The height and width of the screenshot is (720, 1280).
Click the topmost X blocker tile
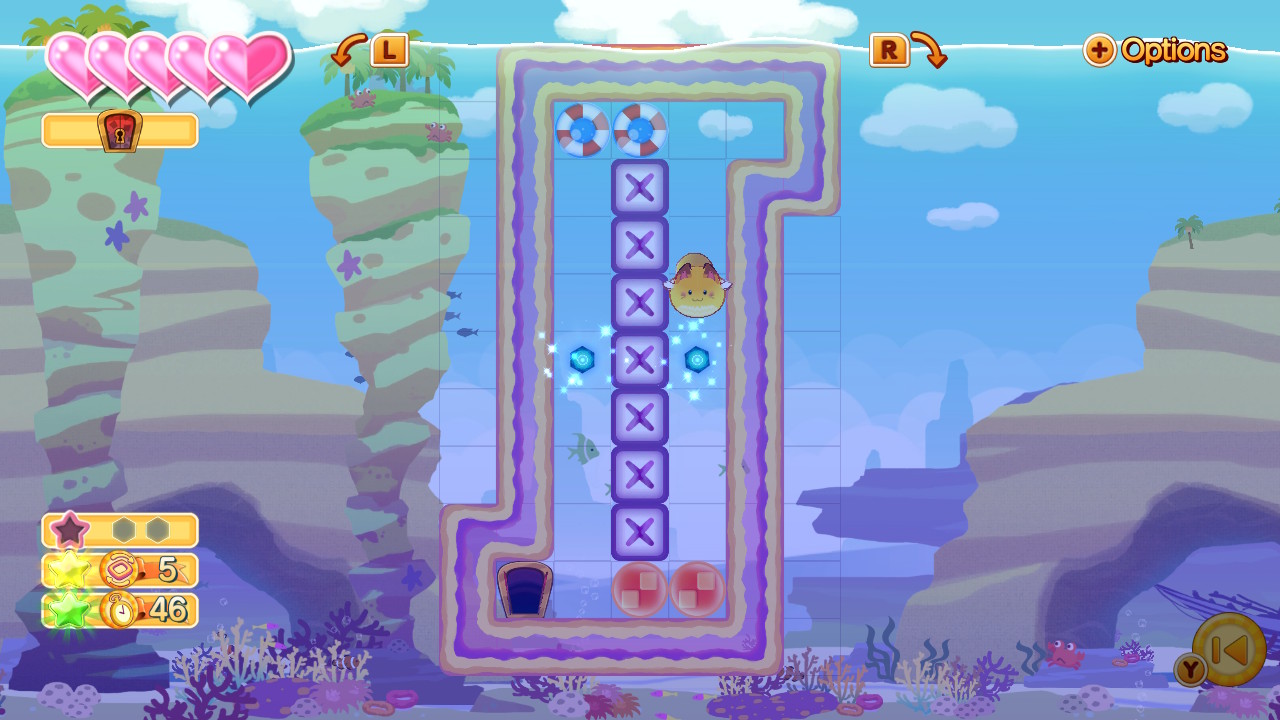[638, 188]
